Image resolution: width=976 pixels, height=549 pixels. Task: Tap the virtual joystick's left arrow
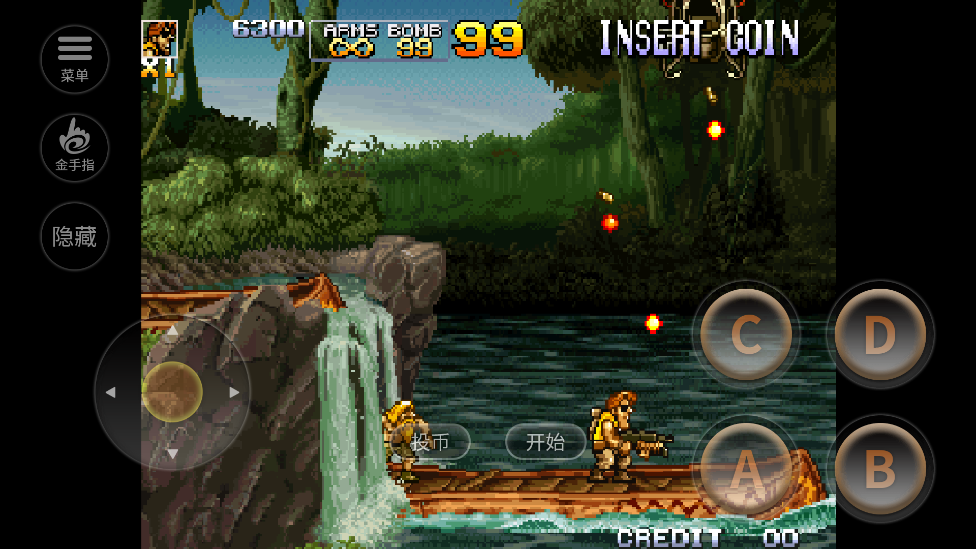click(110, 392)
